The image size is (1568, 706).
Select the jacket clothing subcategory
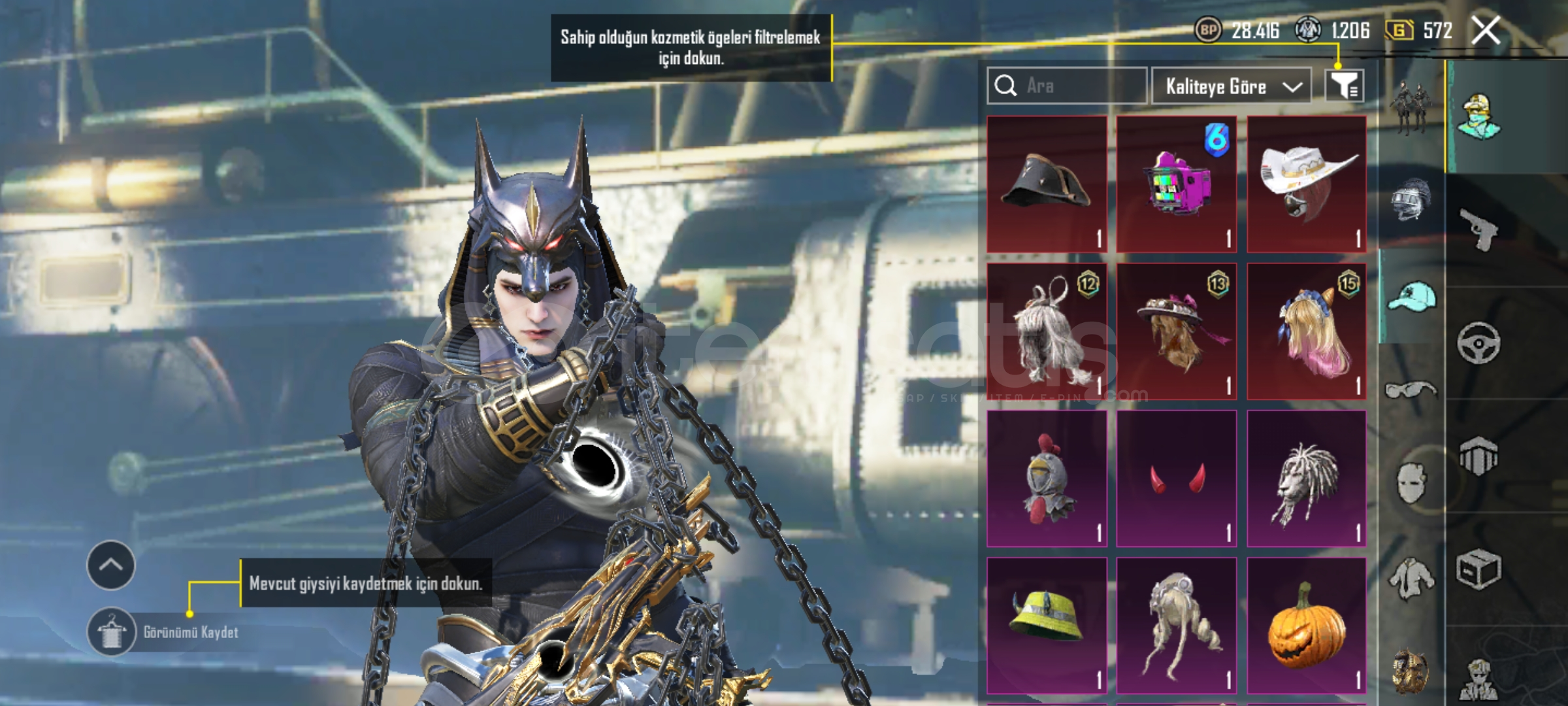1411,579
